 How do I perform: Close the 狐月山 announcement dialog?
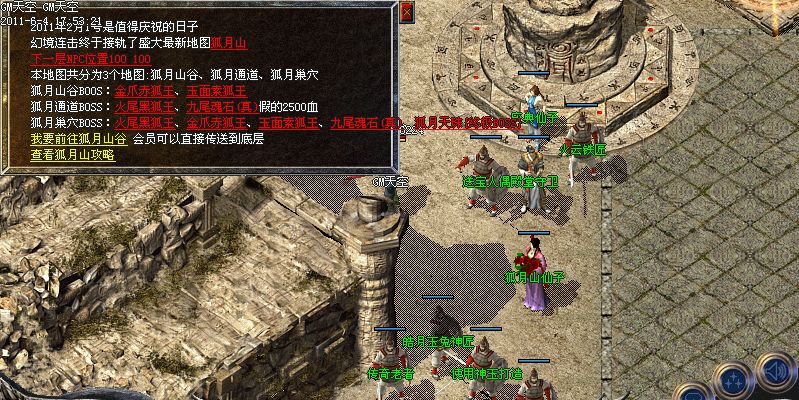click(x=406, y=12)
